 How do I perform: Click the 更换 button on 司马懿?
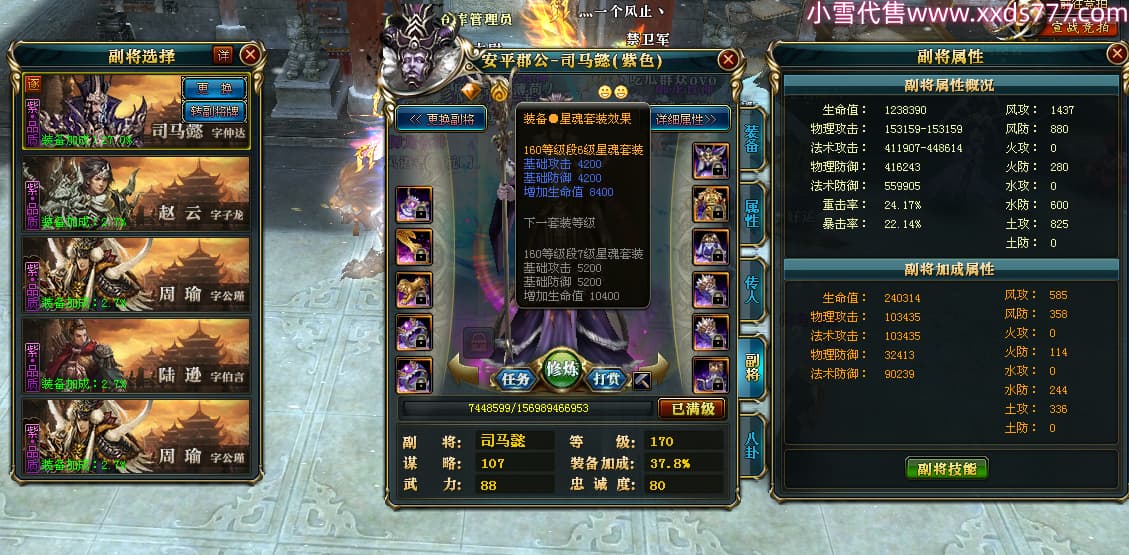point(213,87)
